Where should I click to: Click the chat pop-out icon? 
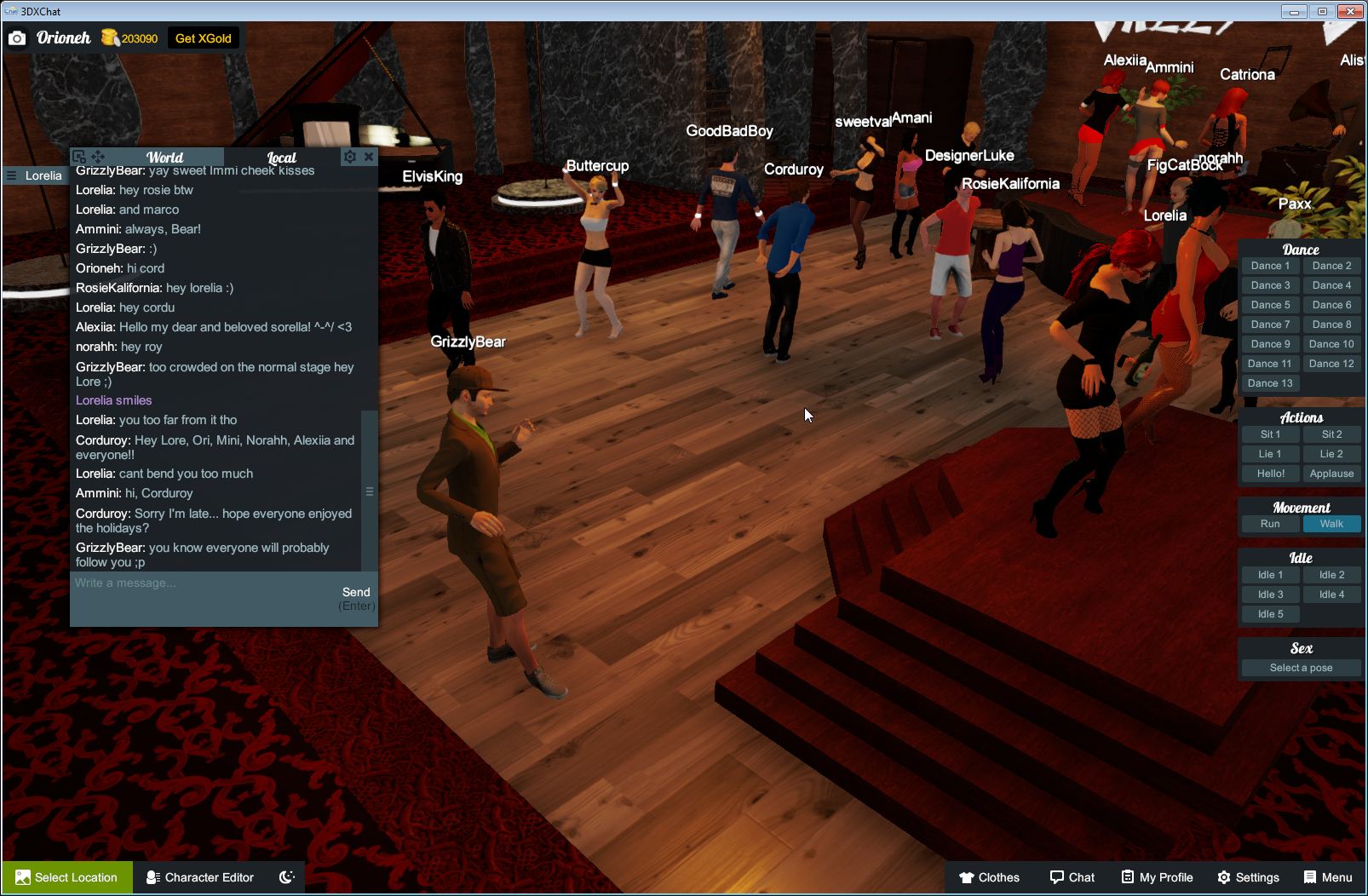tap(78, 157)
